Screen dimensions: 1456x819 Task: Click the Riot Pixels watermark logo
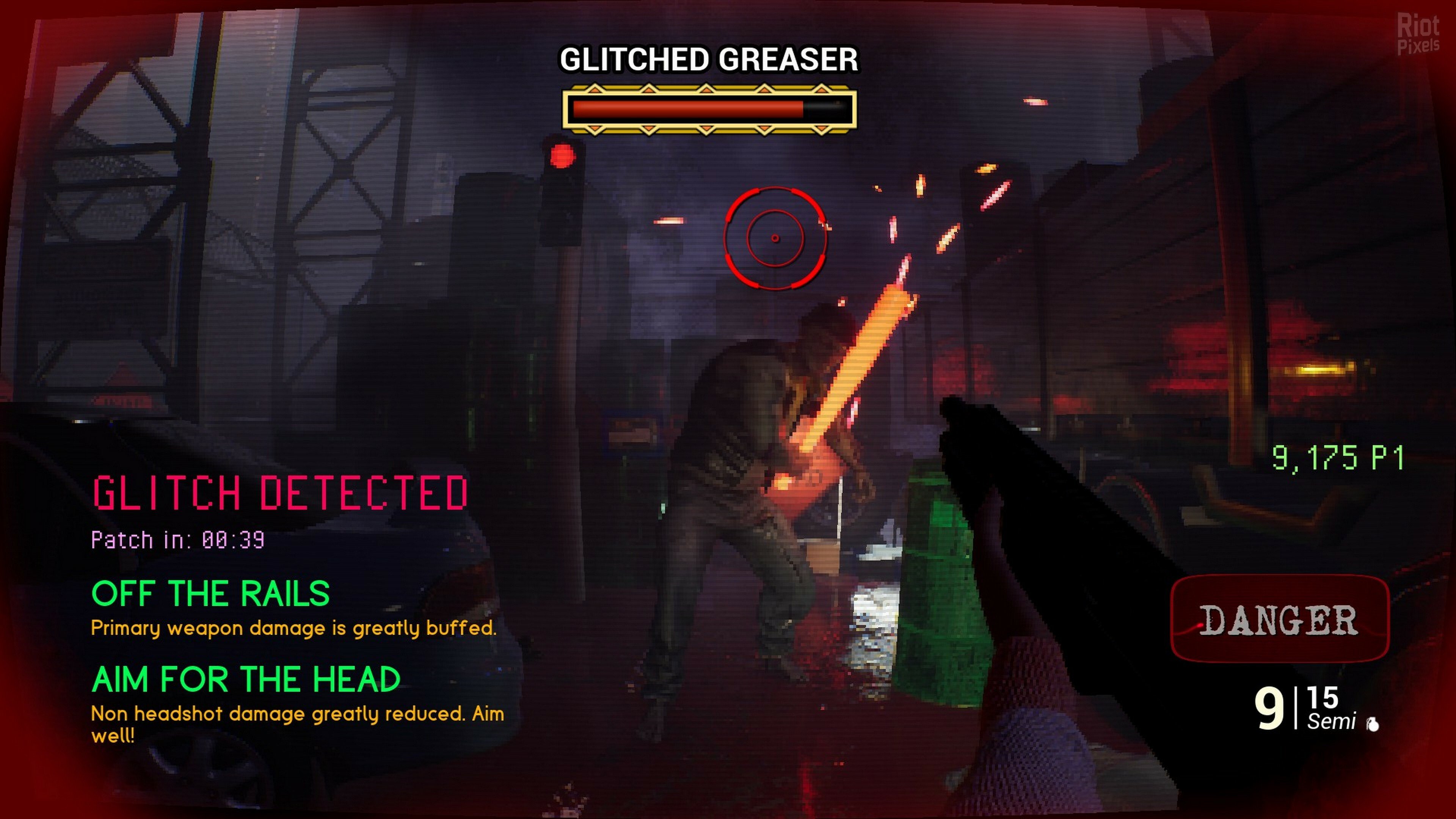[1418, 35]
